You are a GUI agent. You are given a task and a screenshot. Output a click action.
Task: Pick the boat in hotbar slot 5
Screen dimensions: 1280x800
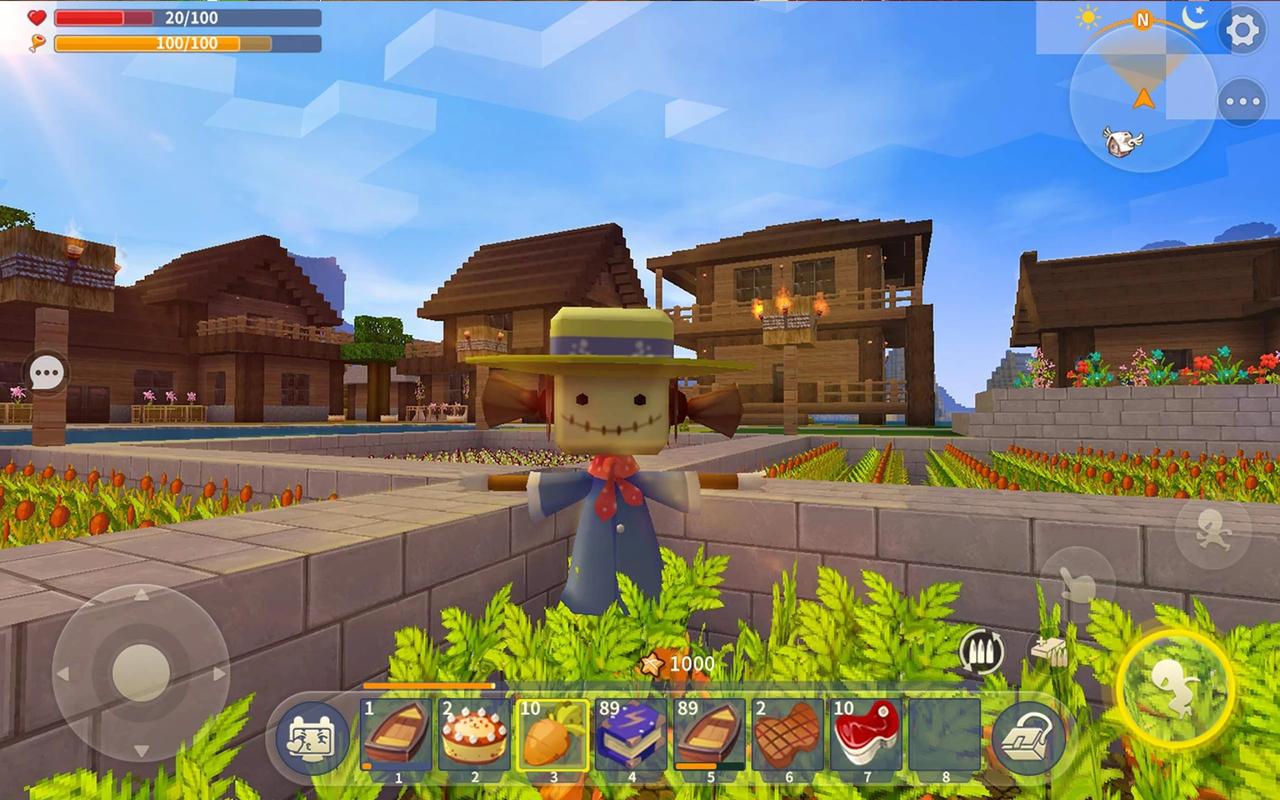[708, 735]
